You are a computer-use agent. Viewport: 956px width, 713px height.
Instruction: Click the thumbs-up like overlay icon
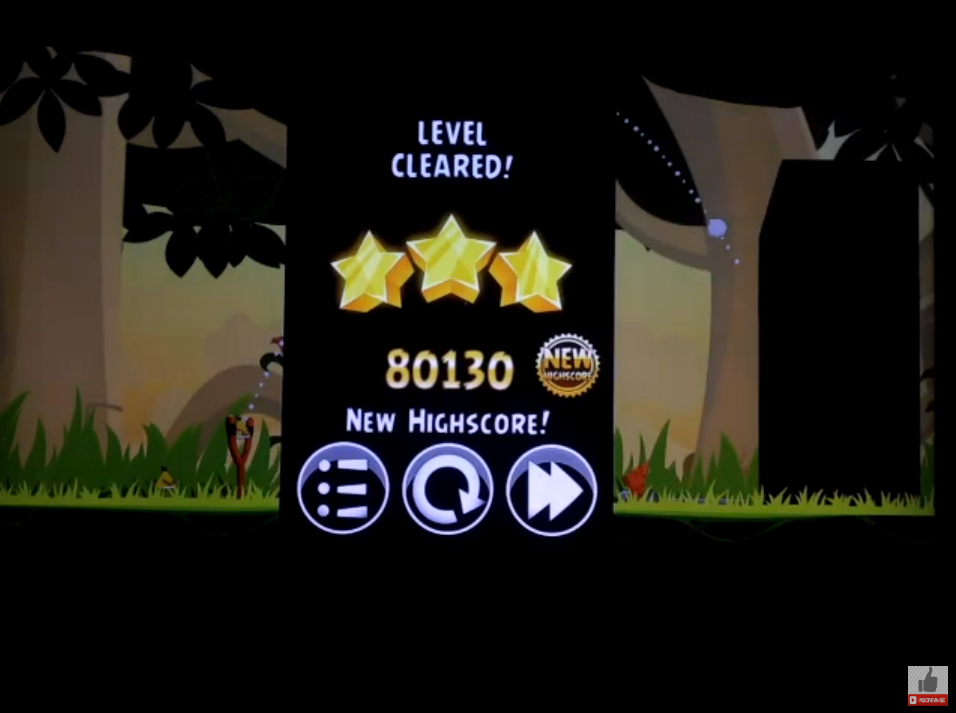(x=928, y=684)
